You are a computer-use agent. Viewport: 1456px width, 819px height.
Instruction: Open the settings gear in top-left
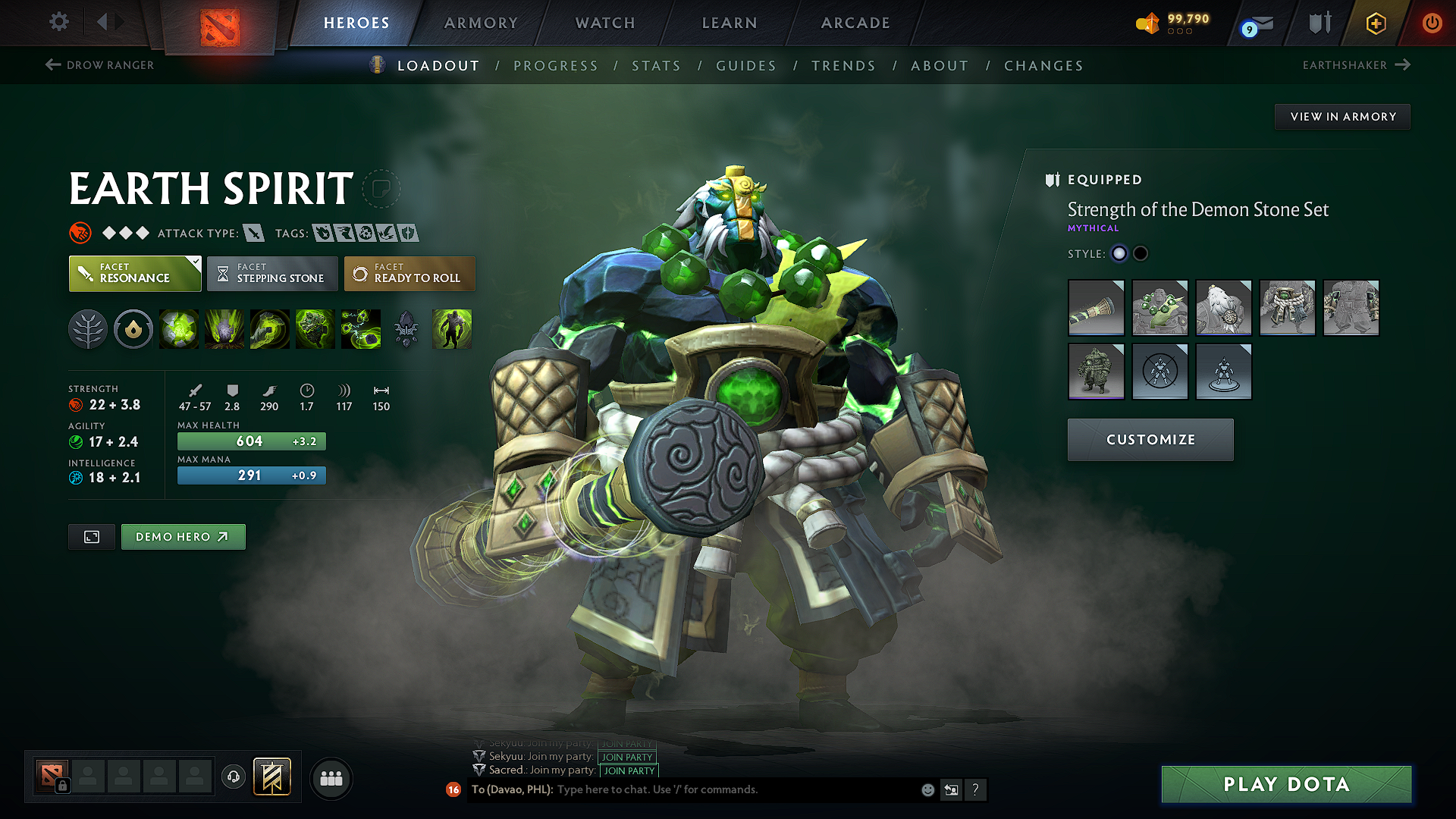(x=58, y=22)
